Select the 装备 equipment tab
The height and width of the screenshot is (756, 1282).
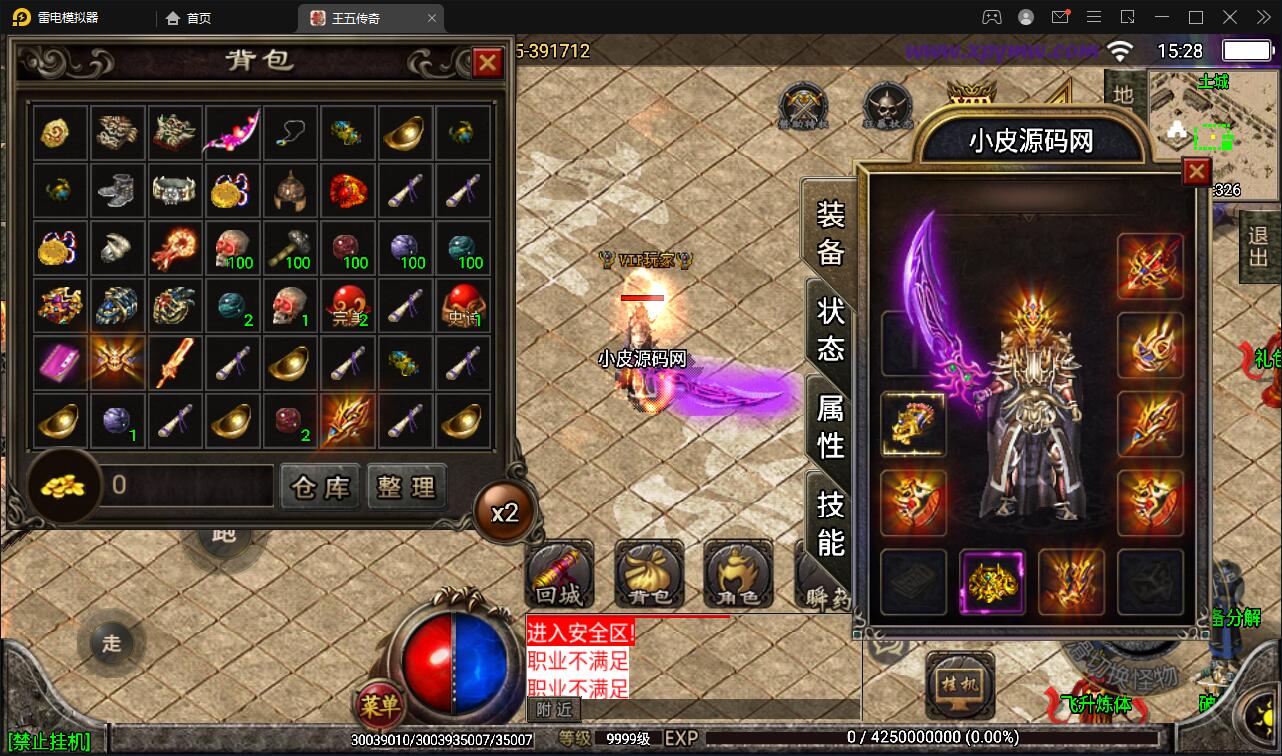tap(831, 232)
